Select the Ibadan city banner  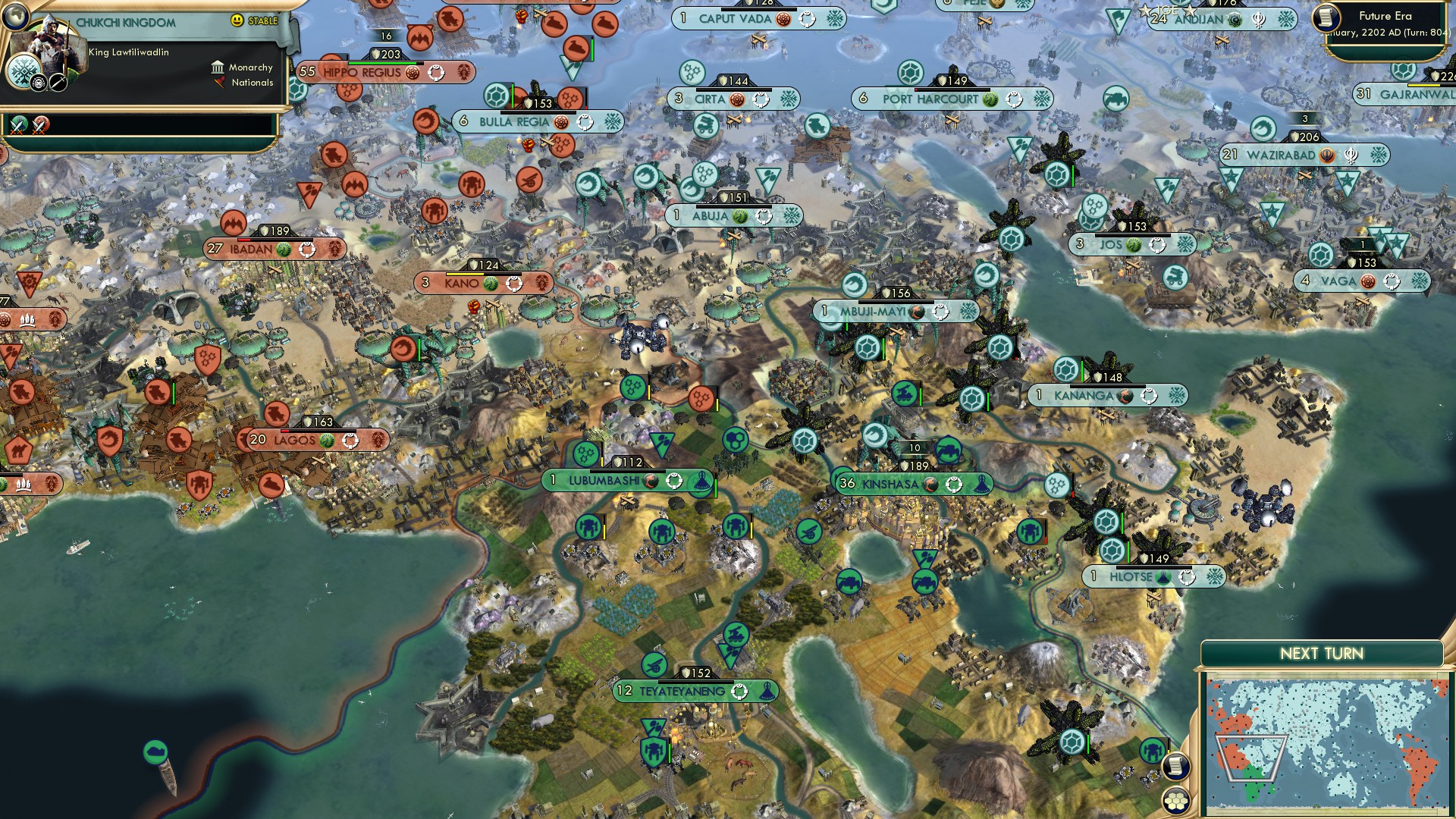point(251,249)
